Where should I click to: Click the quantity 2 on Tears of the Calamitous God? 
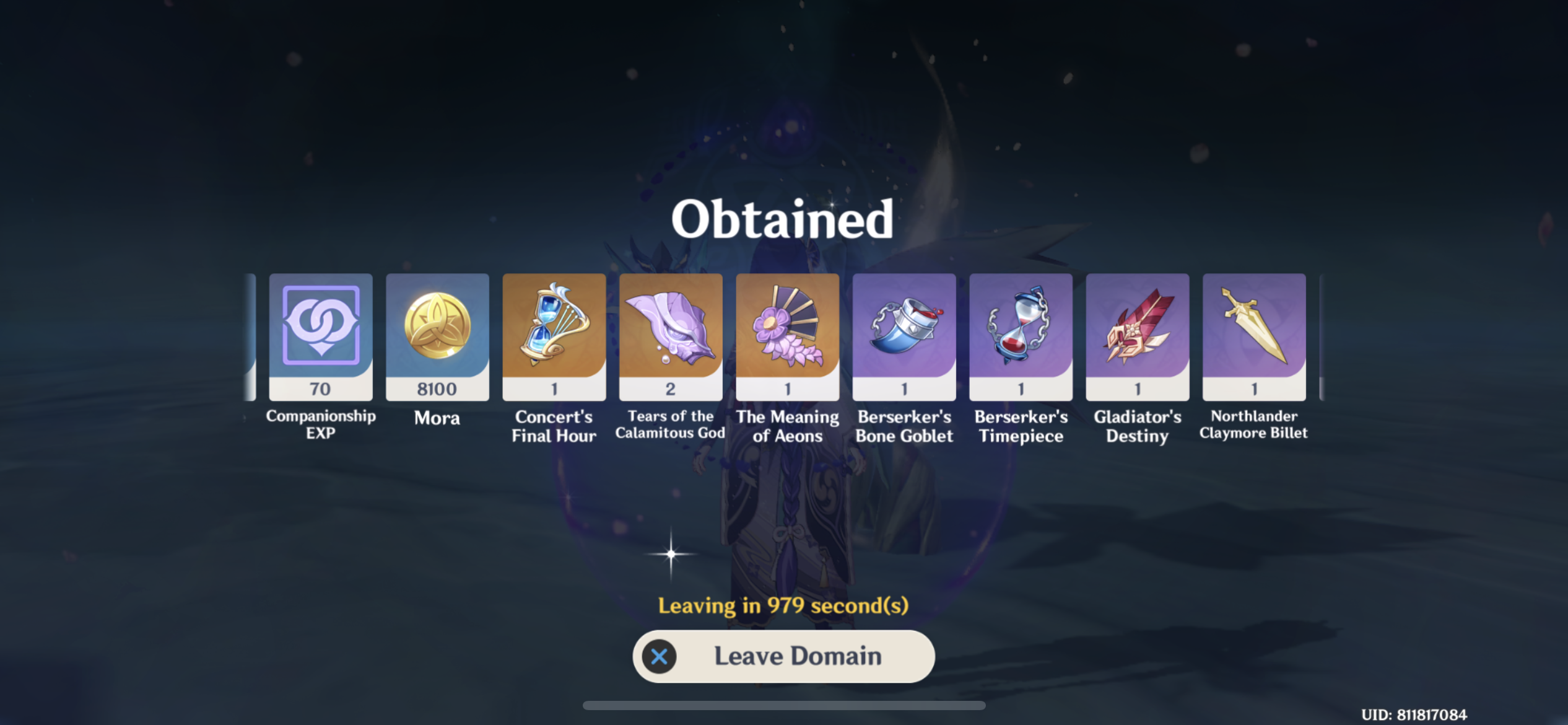coord(671,388)
